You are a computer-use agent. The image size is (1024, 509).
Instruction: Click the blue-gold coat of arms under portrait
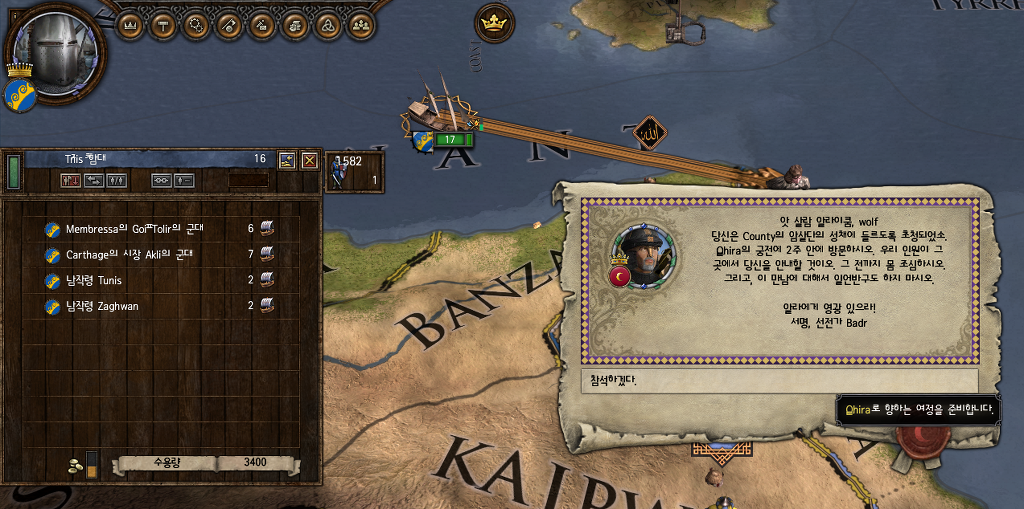coord(20,95)
